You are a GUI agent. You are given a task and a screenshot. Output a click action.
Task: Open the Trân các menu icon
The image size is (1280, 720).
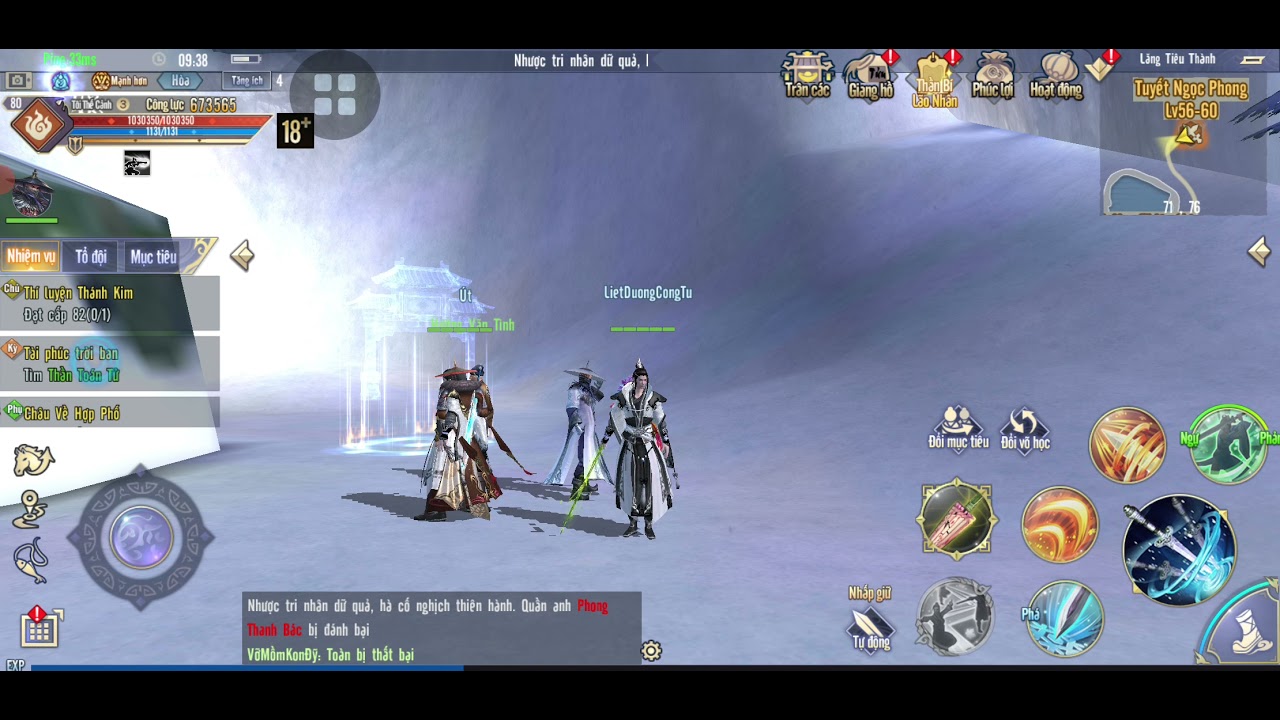pos(807,74)
